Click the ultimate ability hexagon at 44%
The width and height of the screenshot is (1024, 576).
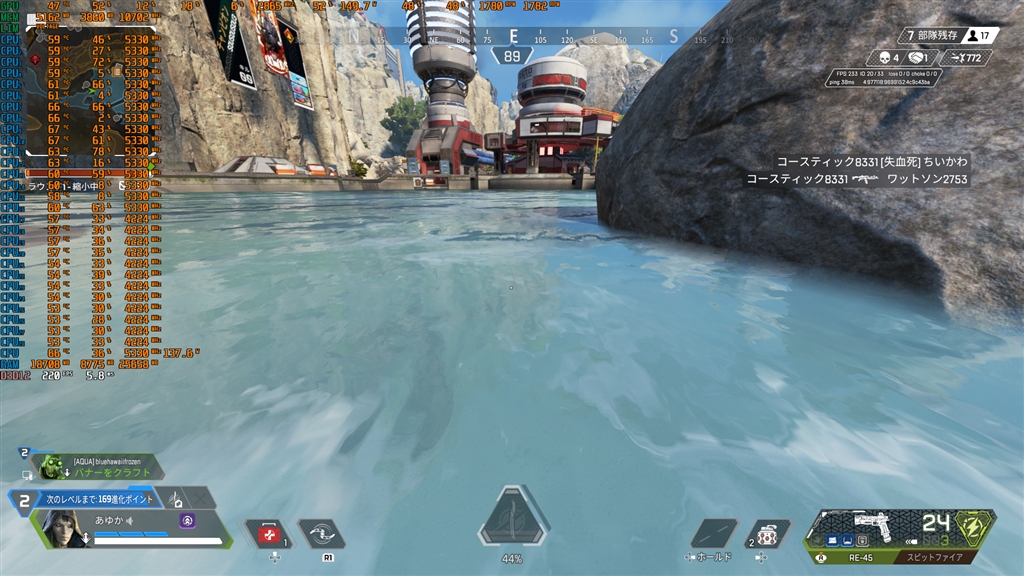pos(512,517)
